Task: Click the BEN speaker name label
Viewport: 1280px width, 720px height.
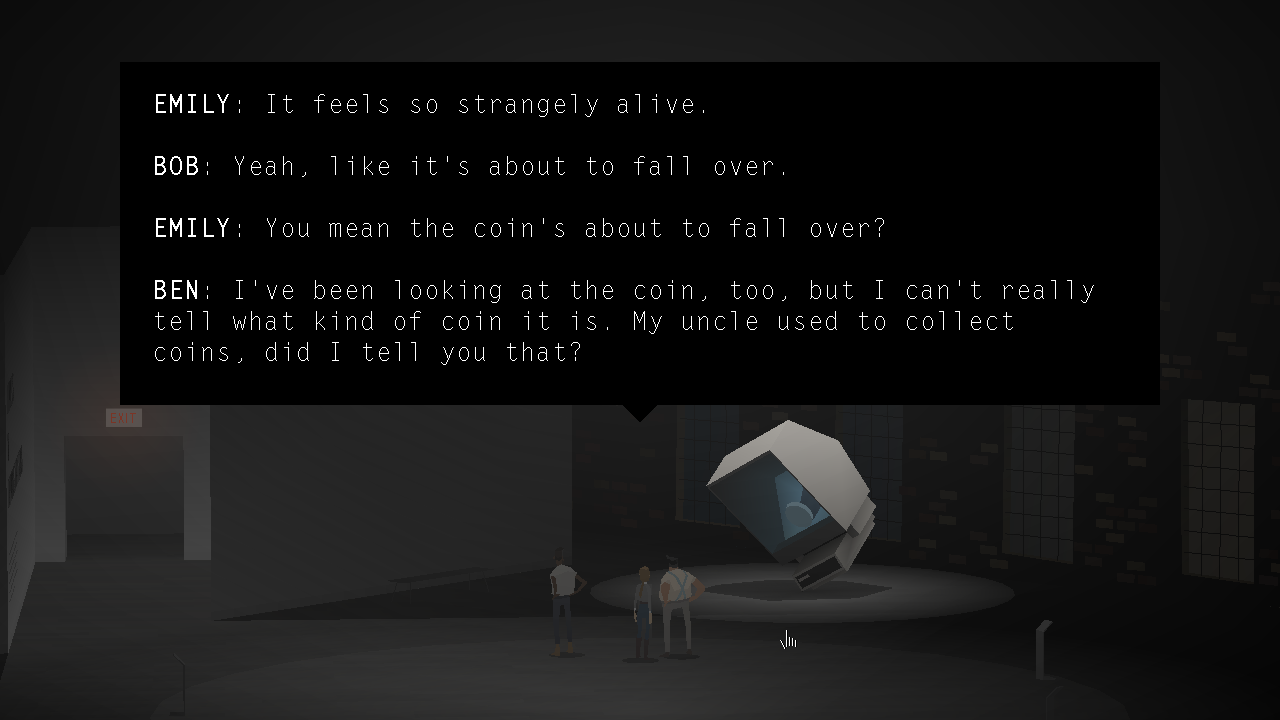Action: pos(176,290)
